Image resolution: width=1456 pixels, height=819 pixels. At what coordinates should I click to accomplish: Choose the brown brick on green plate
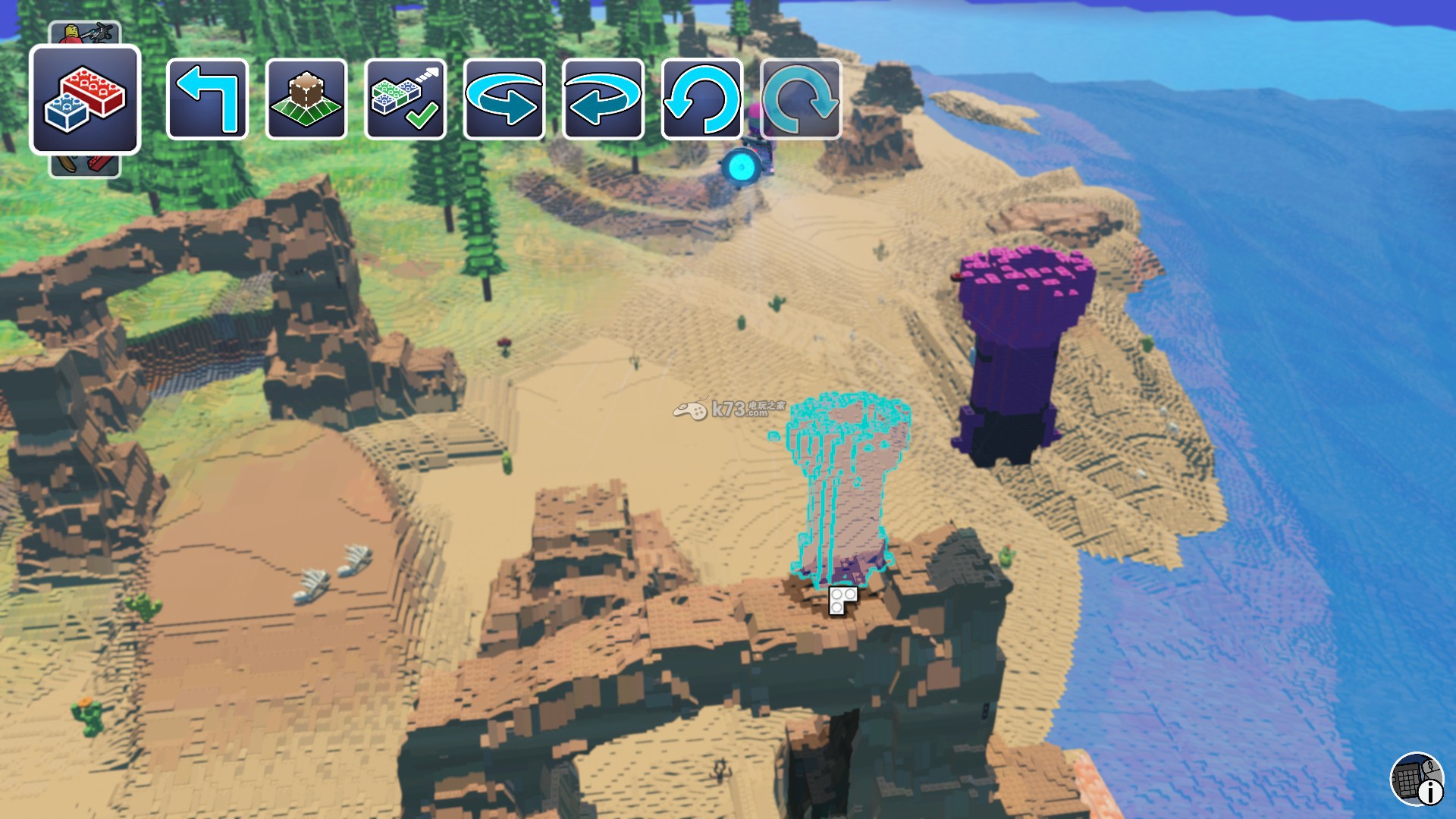306,99
